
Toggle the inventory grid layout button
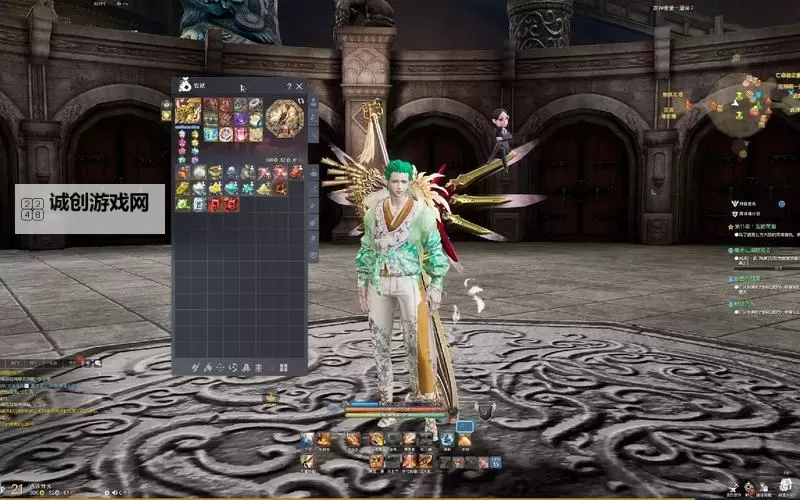[x=283, y=367]
